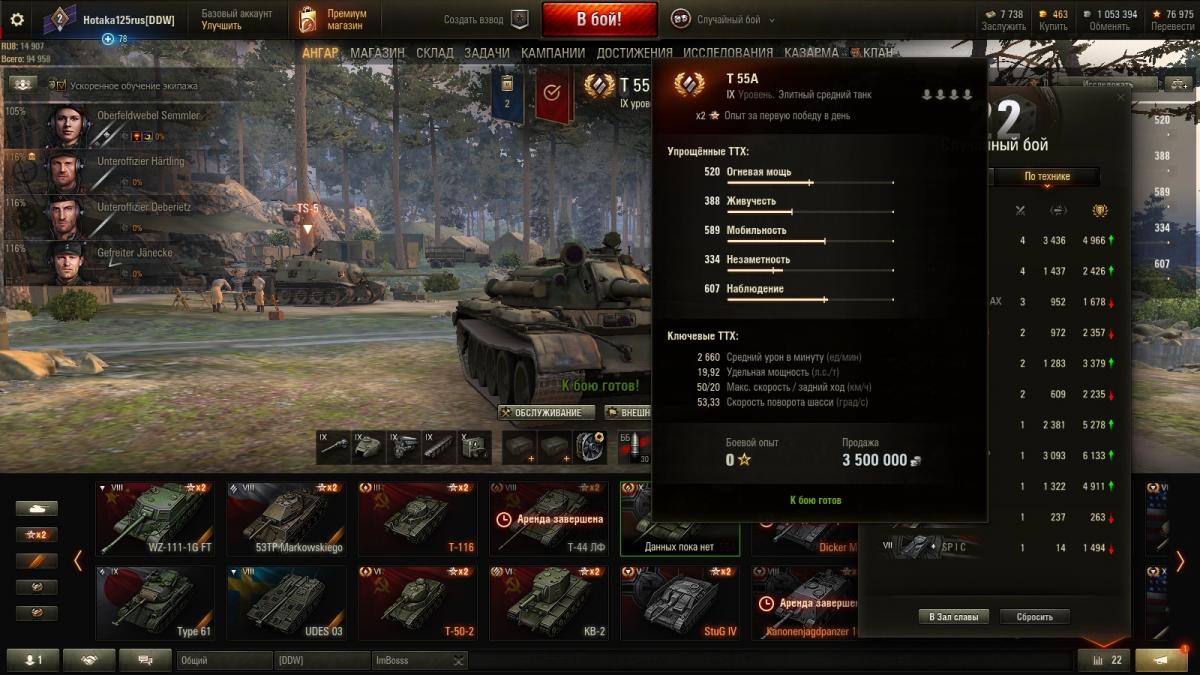
Task: Select the WZ-111-1G FT tank in carousel
Action: tap(155, 518)
